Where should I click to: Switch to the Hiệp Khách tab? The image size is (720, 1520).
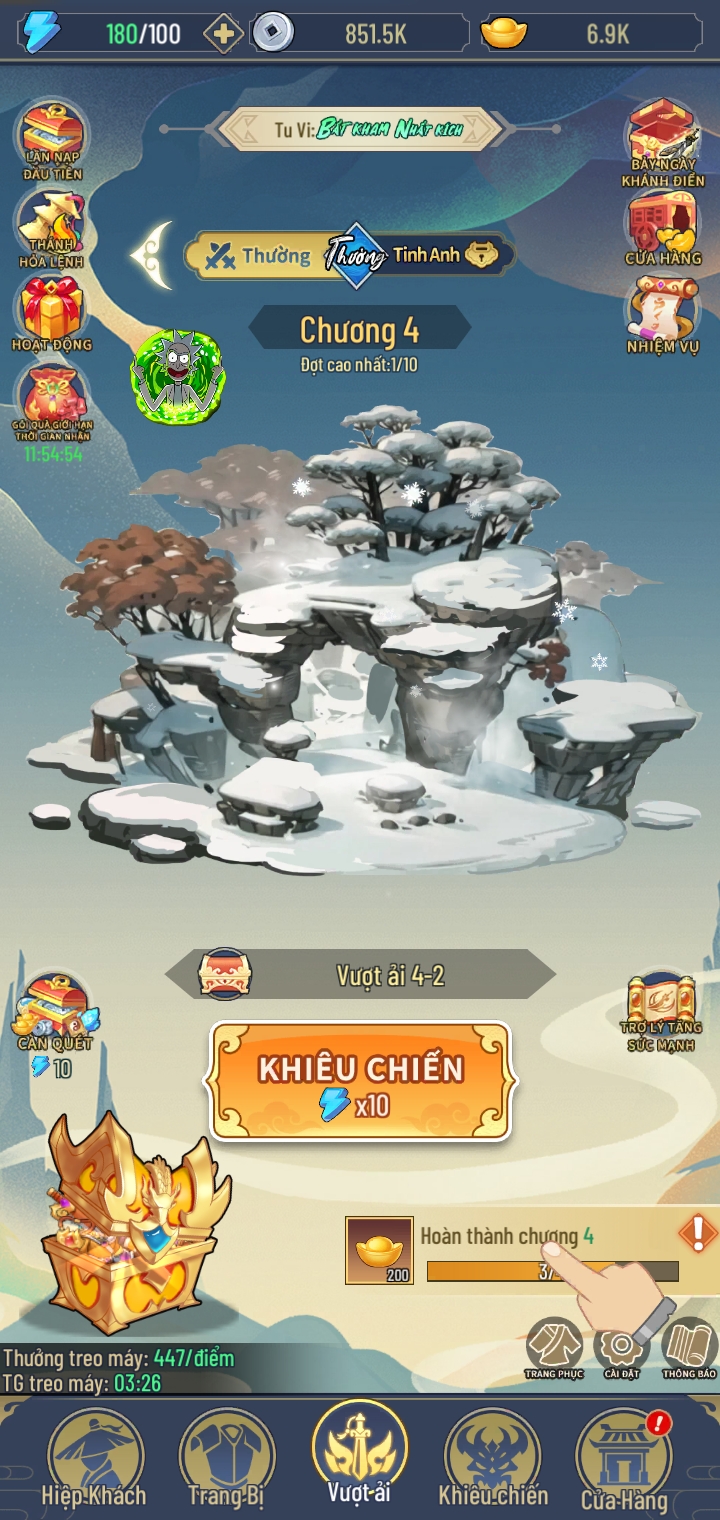click(x=94, y=1460)
